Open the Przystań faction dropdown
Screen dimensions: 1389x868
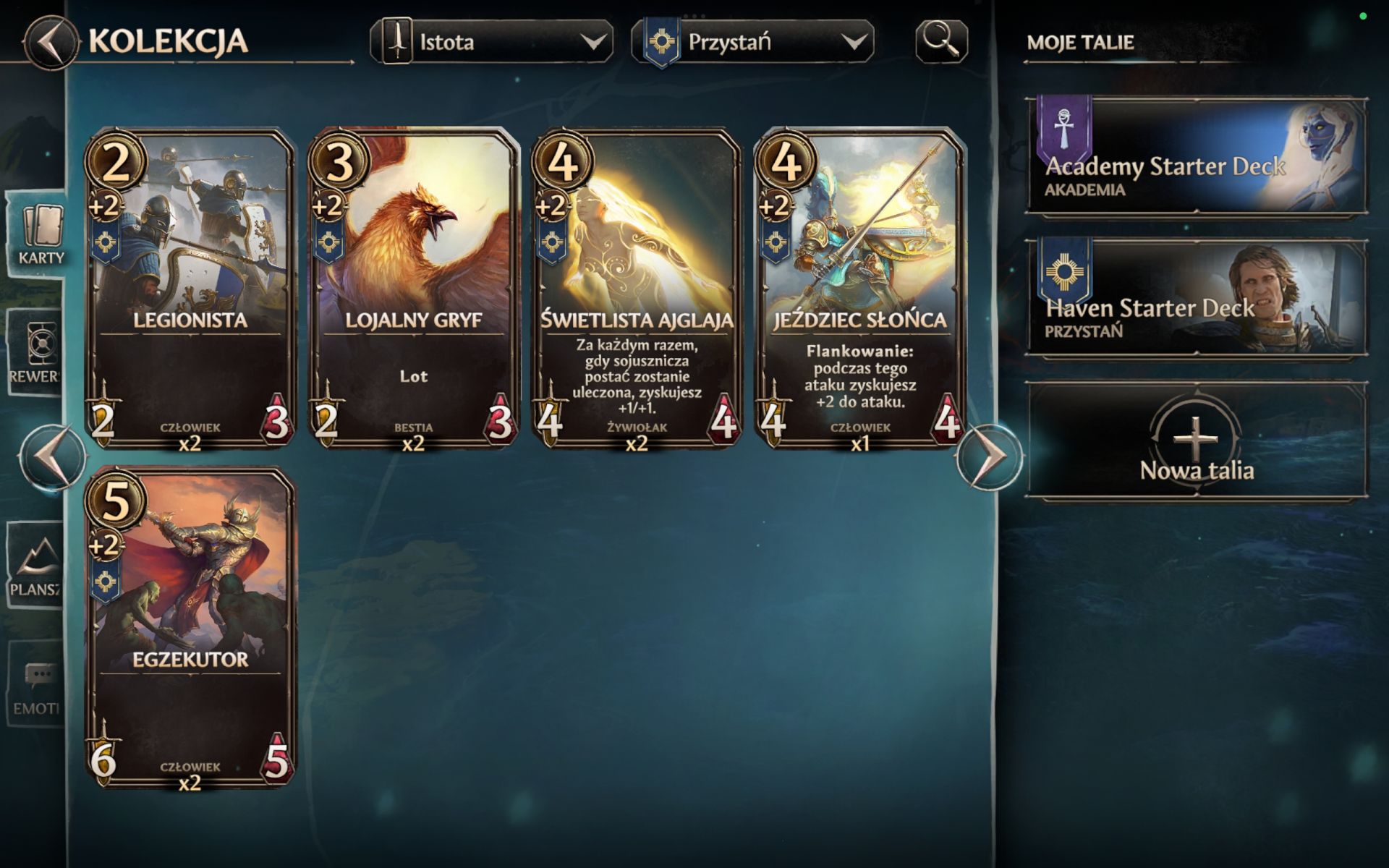[x=752, y=42]
